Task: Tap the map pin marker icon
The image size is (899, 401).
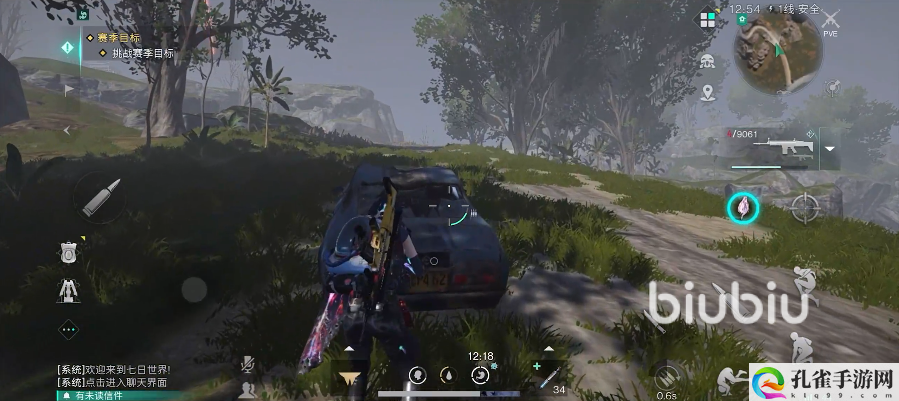Action: pyautogui.click(x=708, y=93)
